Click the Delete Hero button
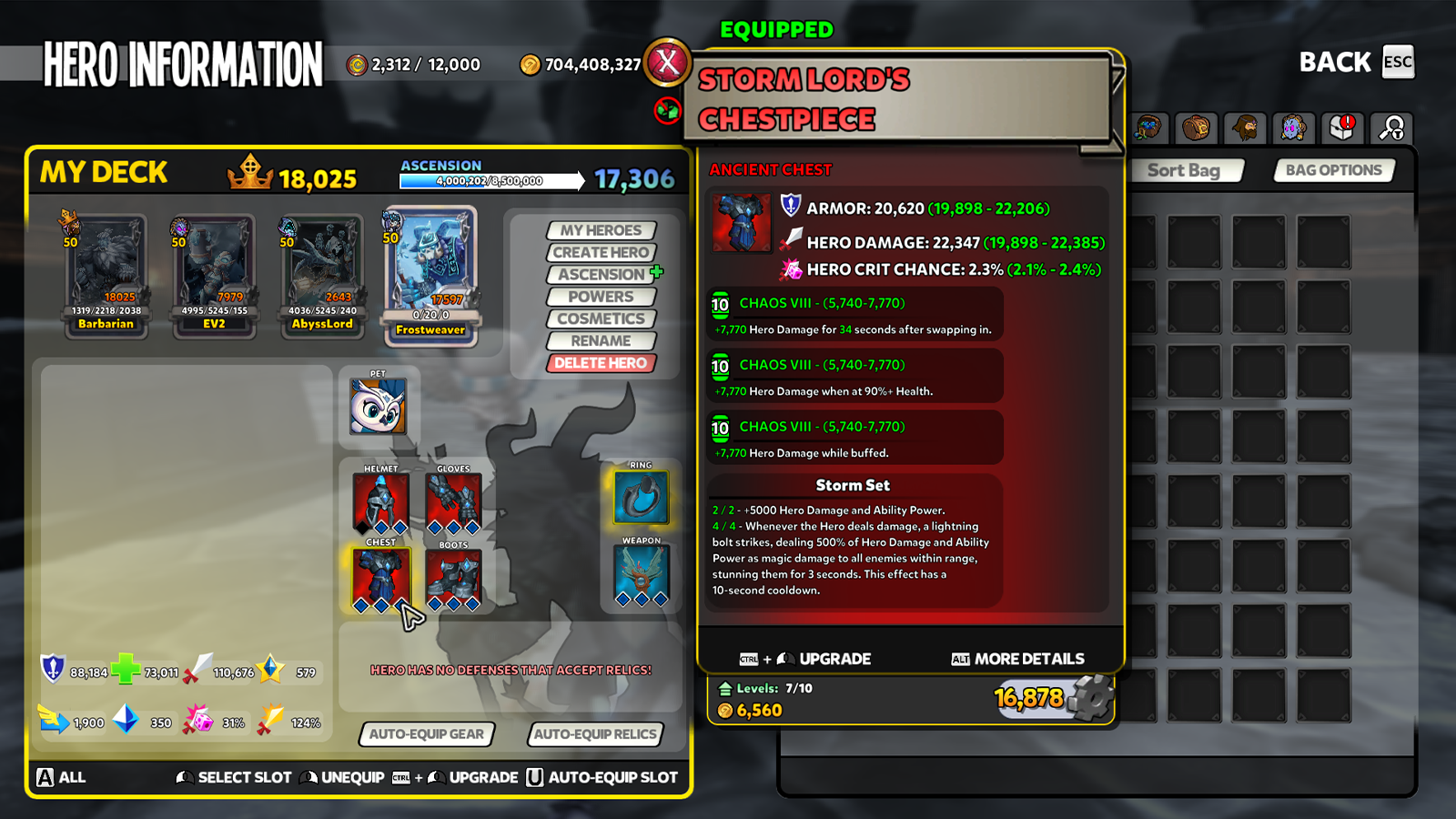Viewport: 1456px width, 819px height. click(x=601, y=363)
